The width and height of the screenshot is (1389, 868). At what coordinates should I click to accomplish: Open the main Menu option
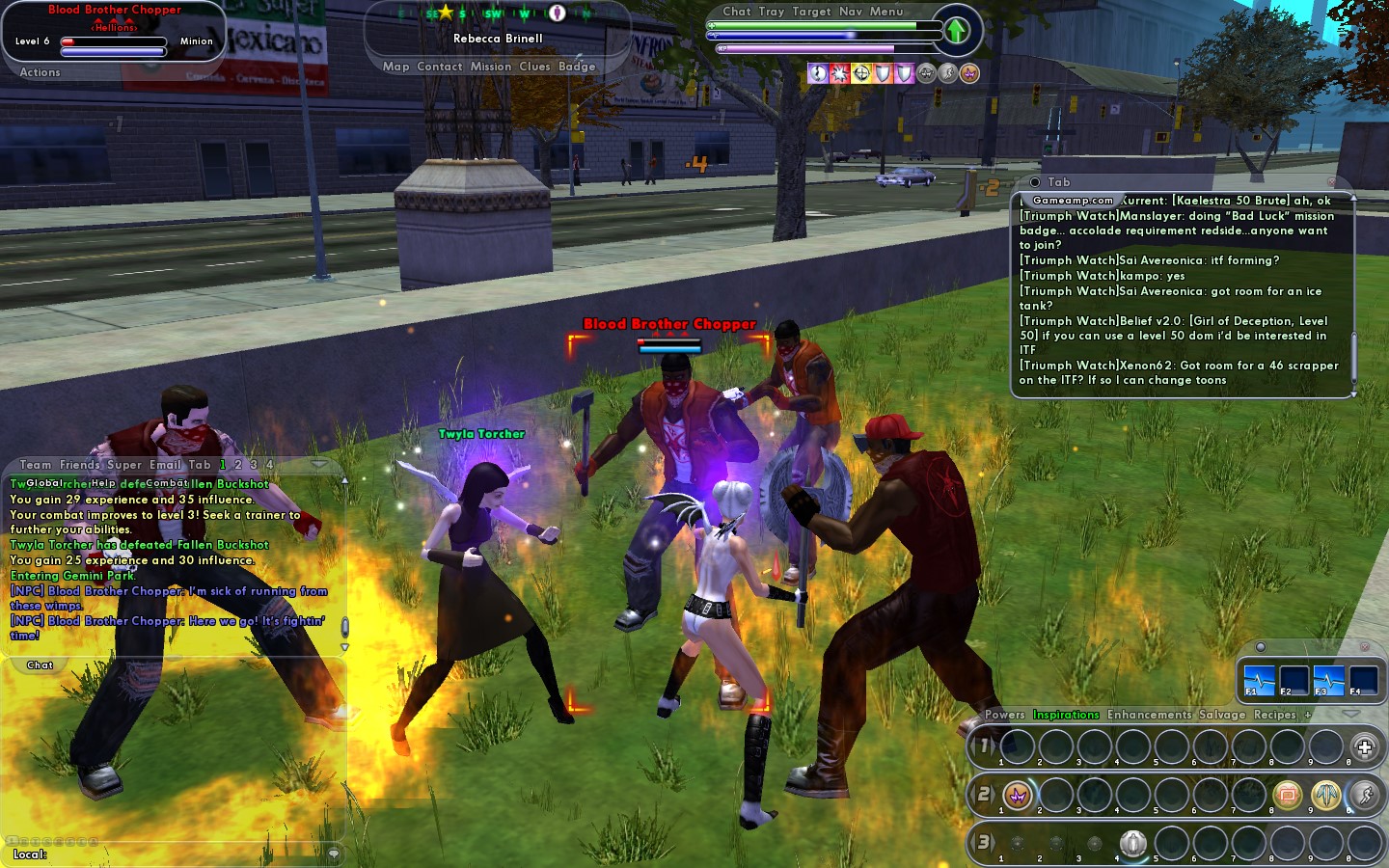(x=886, y=12)
